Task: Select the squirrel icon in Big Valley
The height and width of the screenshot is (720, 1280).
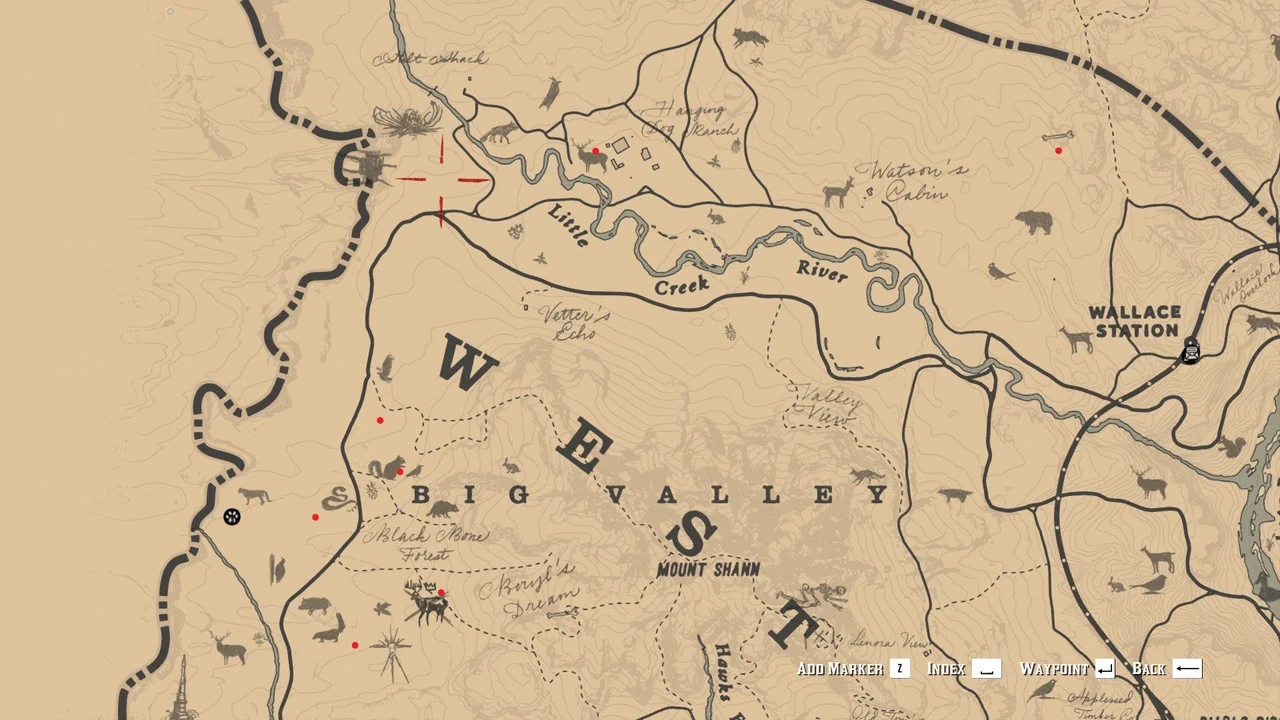Action: click(x=390, y=468)
